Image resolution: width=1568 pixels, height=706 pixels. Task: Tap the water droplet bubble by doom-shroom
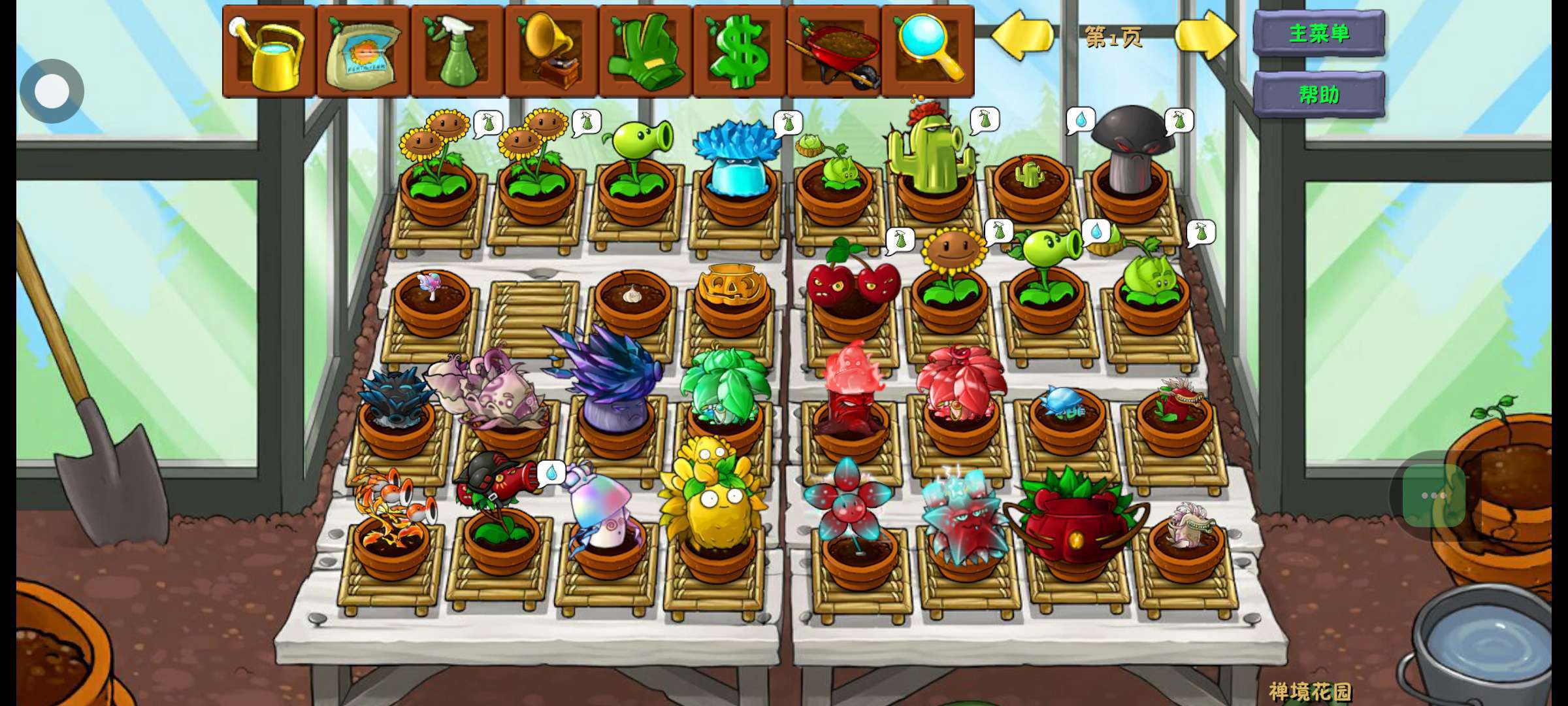(x=1080, y=121)
